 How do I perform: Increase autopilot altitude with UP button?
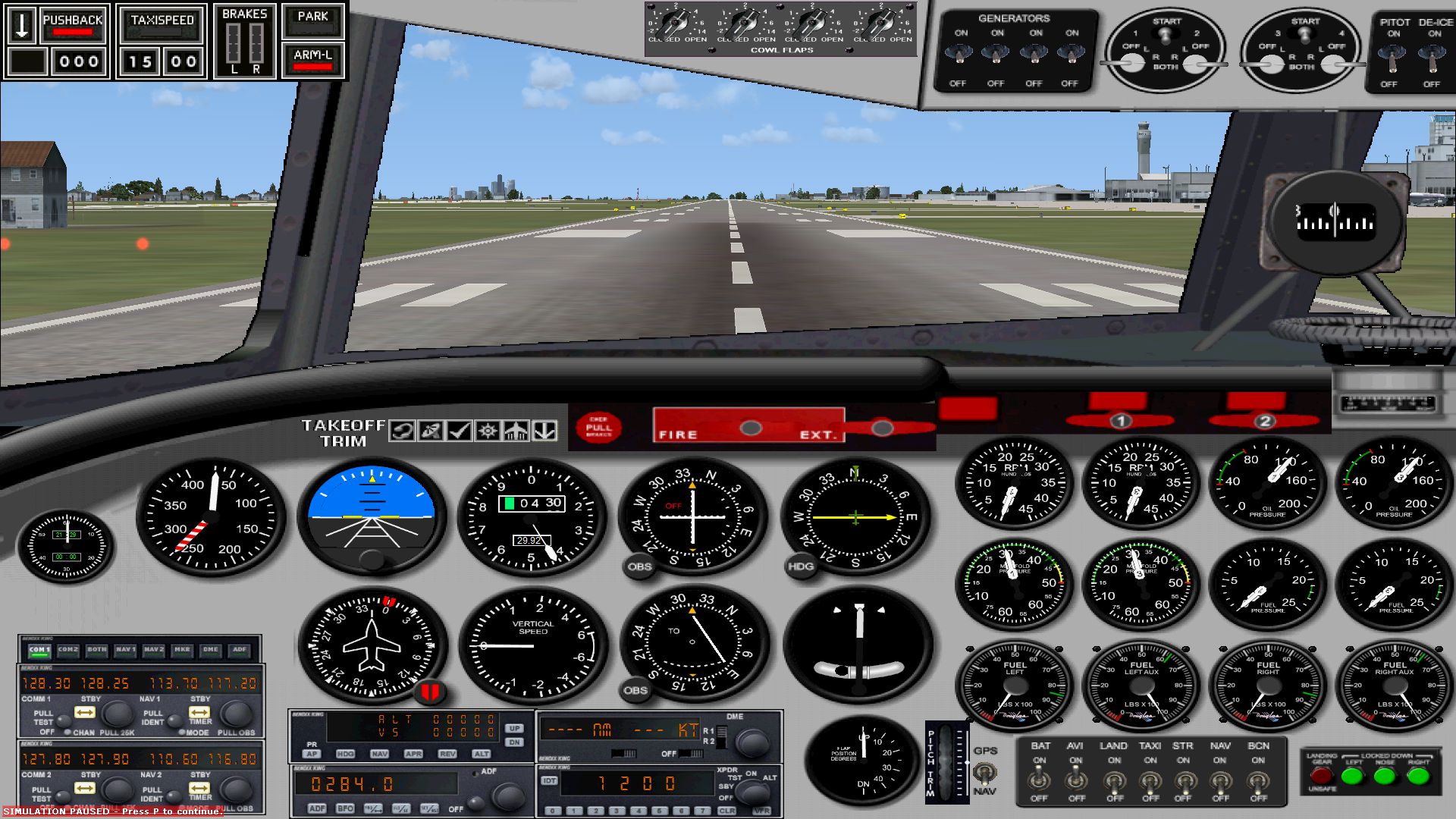514,729
